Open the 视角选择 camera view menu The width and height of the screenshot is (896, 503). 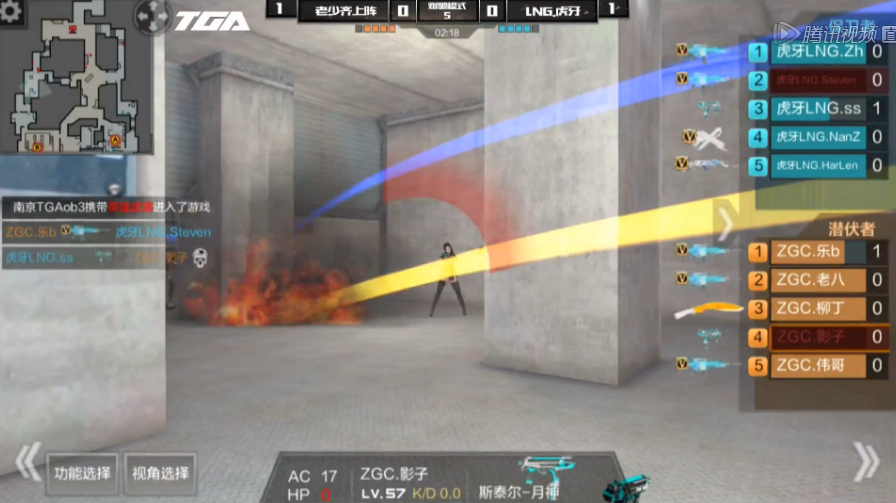(160, 474)
